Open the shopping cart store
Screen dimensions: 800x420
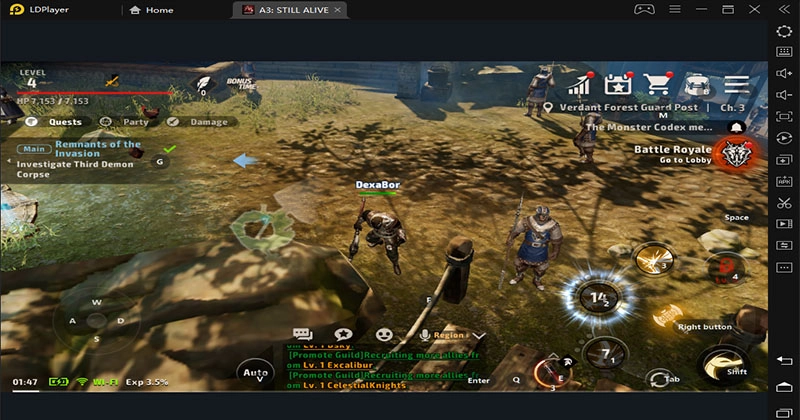click(657, 84)
